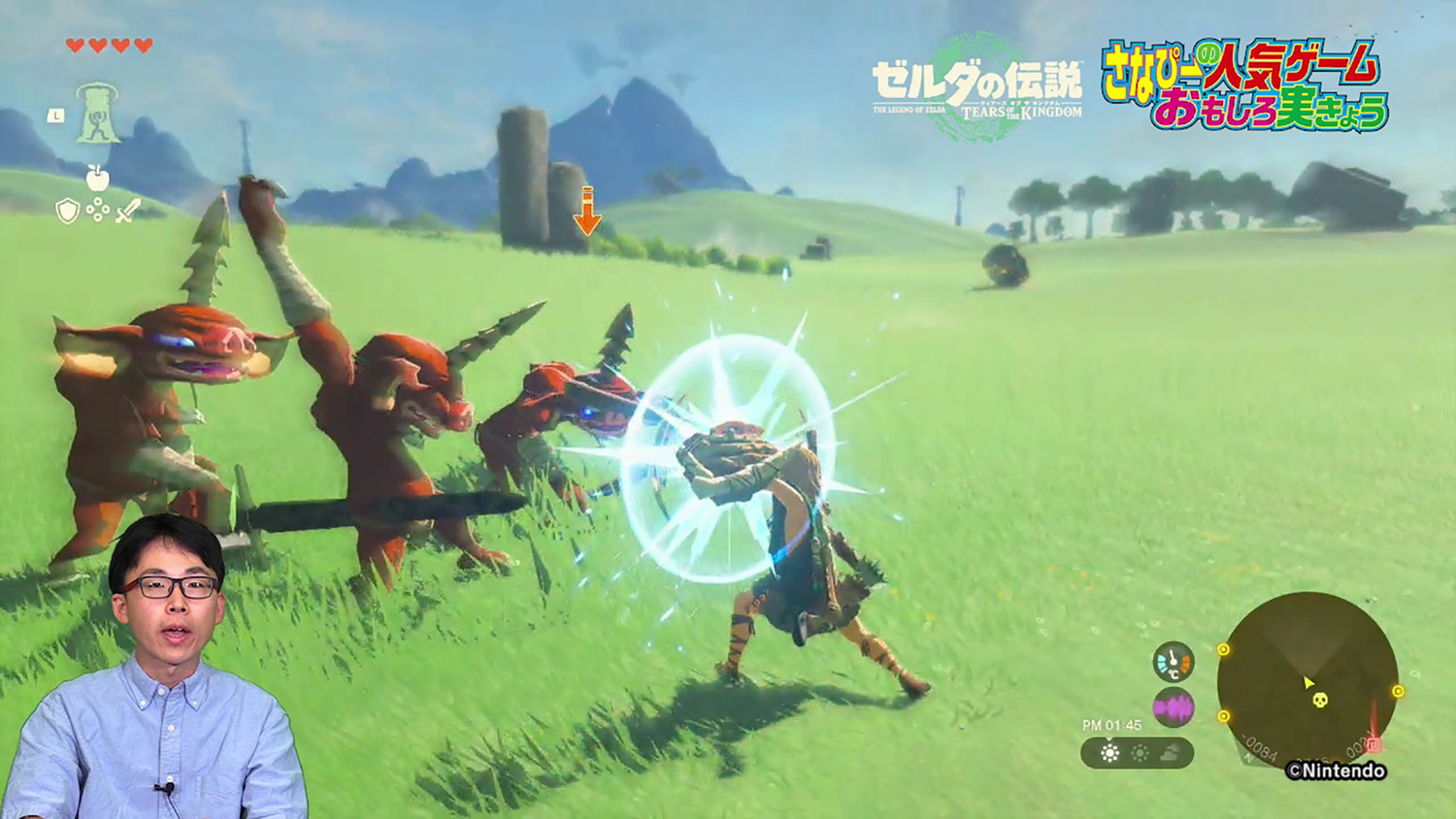Click the Tears of the Kingdom logo

coord(977,89)
